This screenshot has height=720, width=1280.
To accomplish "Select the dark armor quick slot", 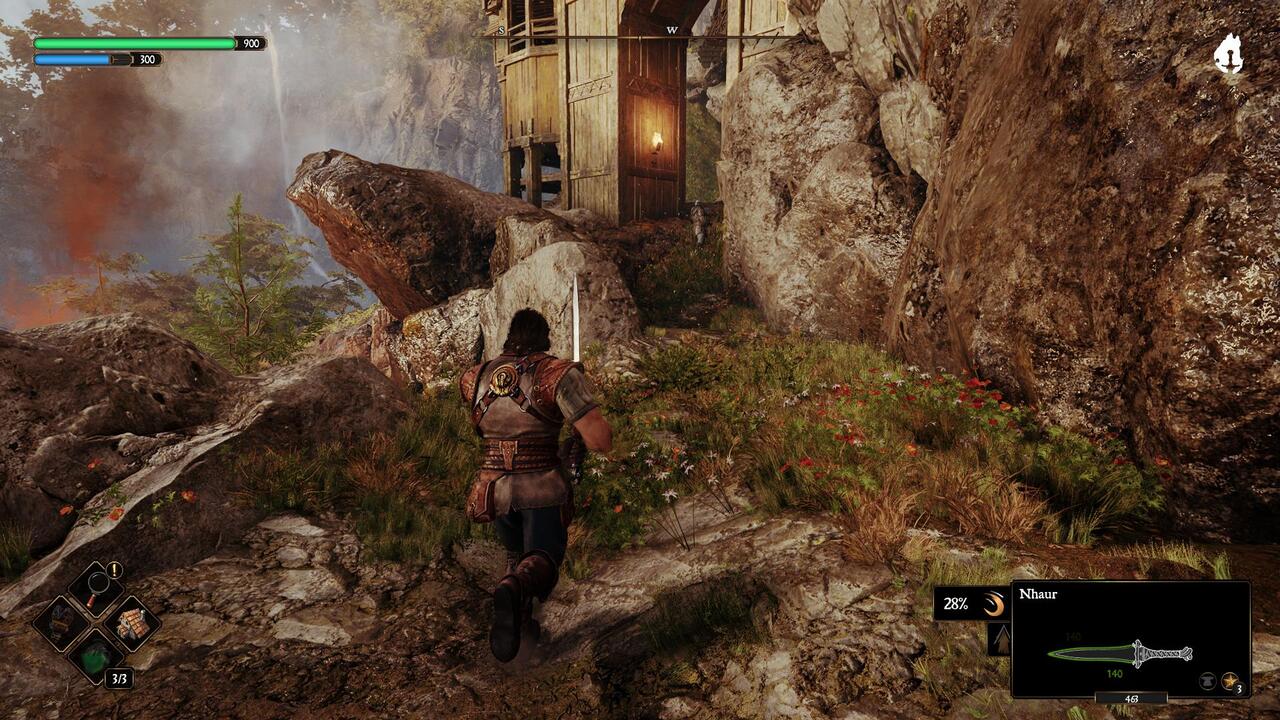I will coord(60,622).
